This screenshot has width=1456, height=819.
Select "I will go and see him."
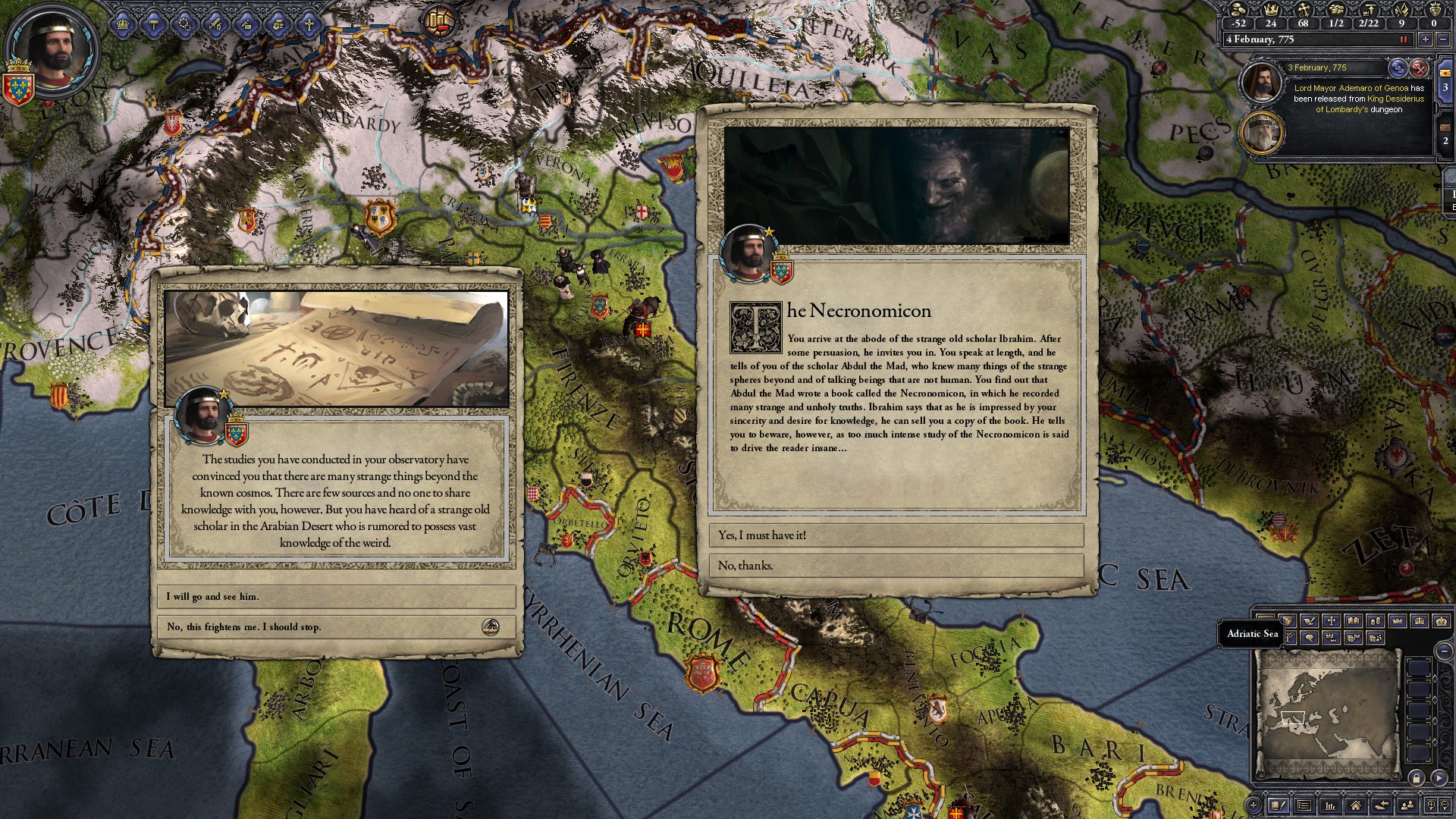(336, 597)
